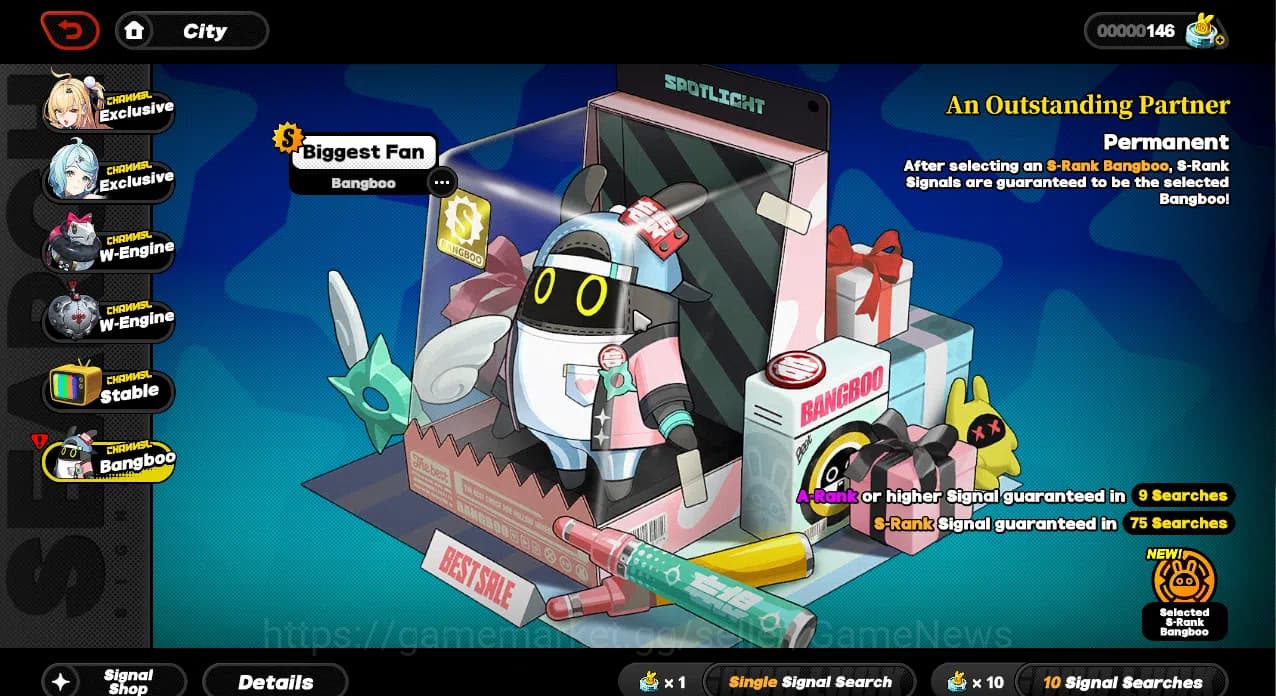
Task: Show the banner Details
Action: [x=275, y=682]
